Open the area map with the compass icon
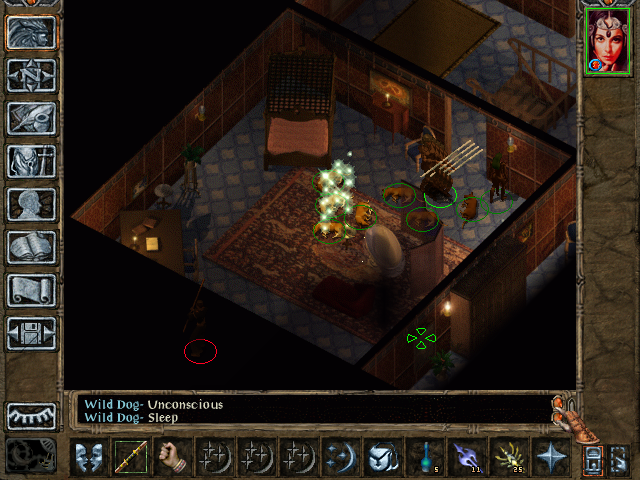Image resolution: width=640 pixels, height=480 pixels. pyautogui.click(x=32, y=75)
